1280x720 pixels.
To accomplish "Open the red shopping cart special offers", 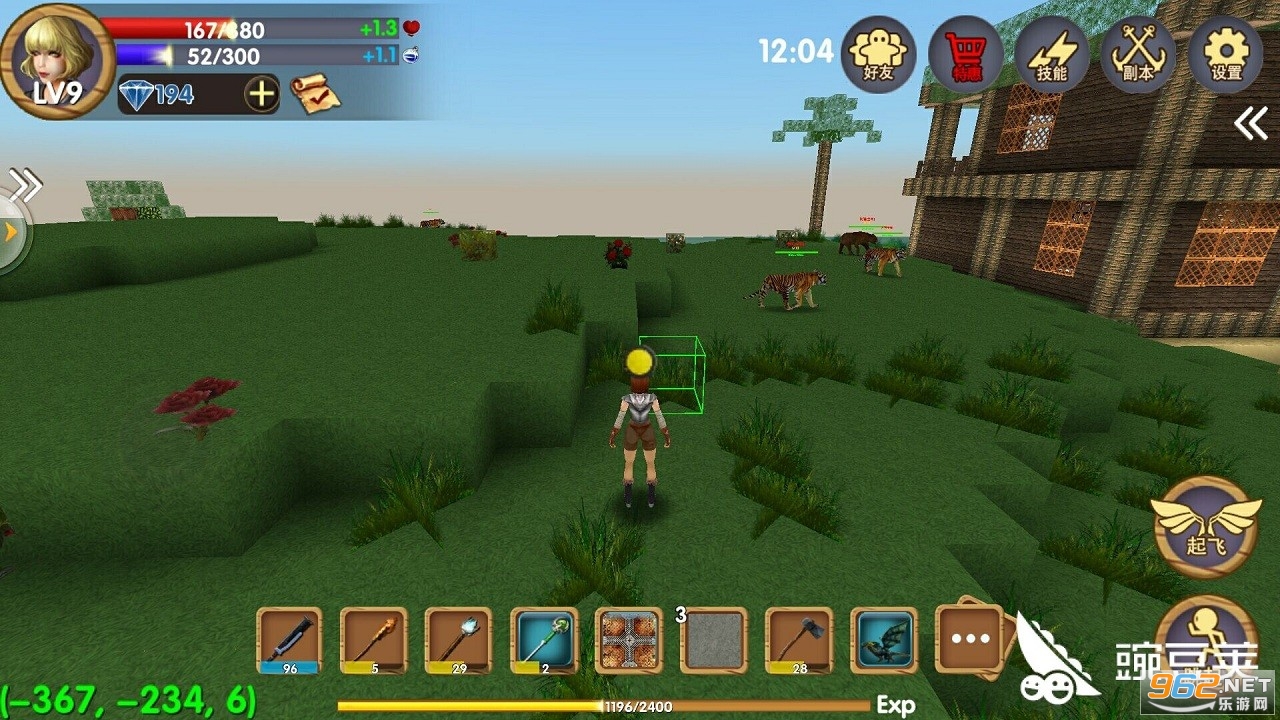I will pyautogui.click(x=965, y=54).
